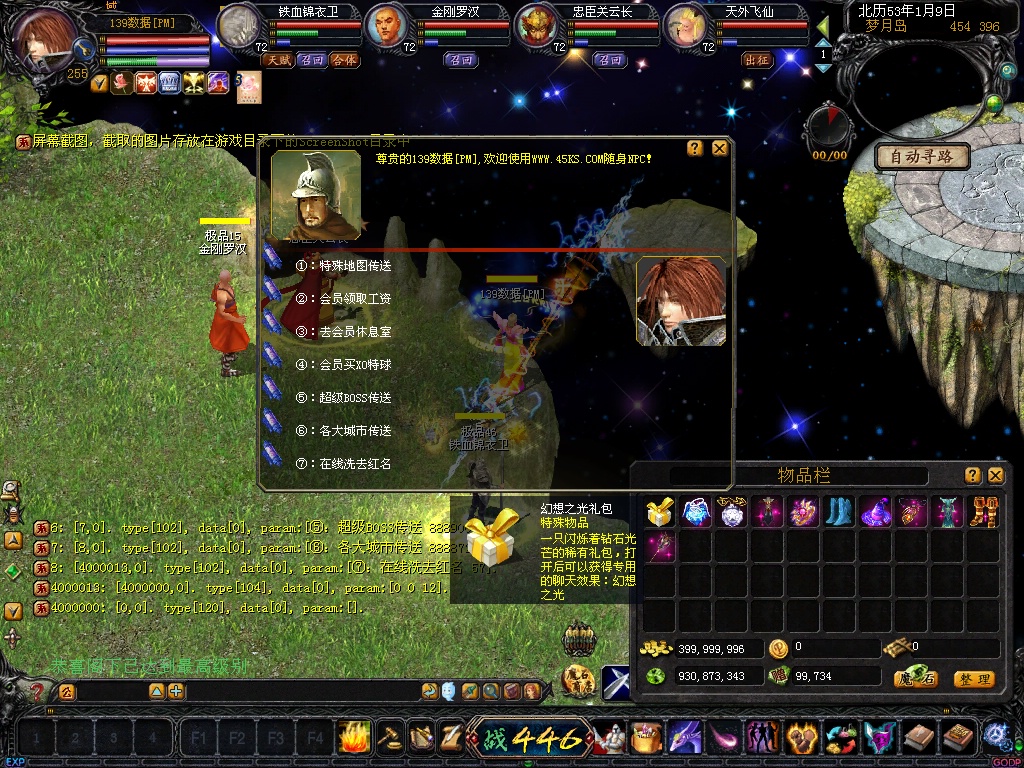Activate the flame skill on hotbar
The image size is (1024, 768).
tap(354, 737)
